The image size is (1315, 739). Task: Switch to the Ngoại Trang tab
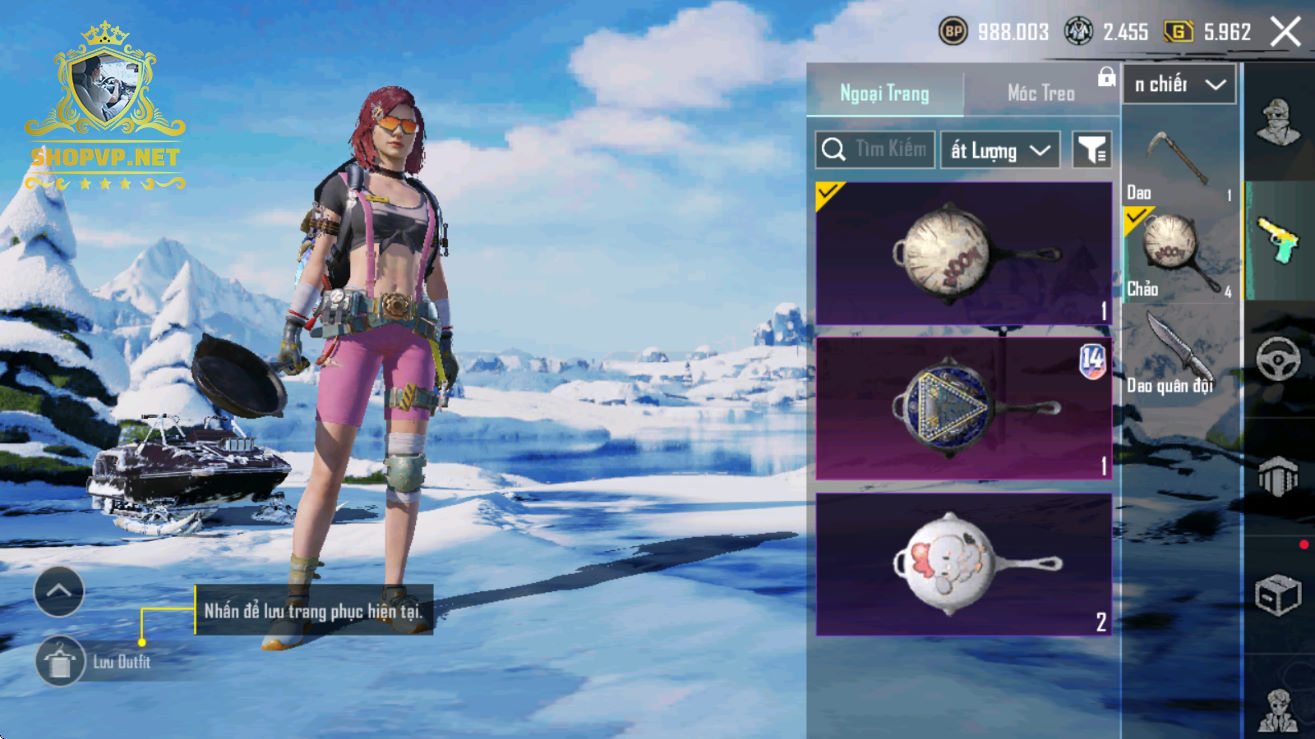(x=885, y=93)
